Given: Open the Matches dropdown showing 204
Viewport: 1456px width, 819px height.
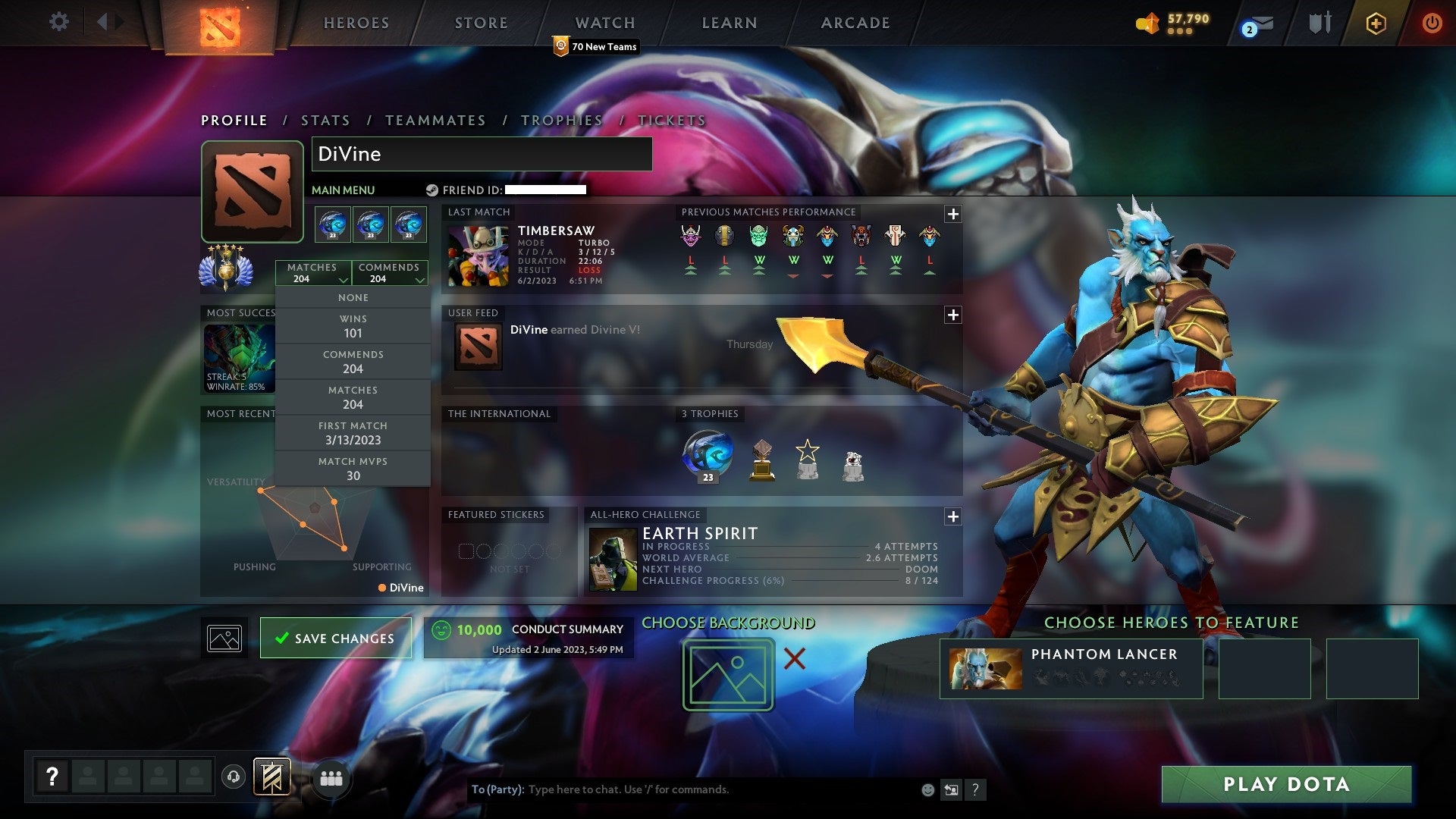Looking at the screenshot, I should click(314, 273).
